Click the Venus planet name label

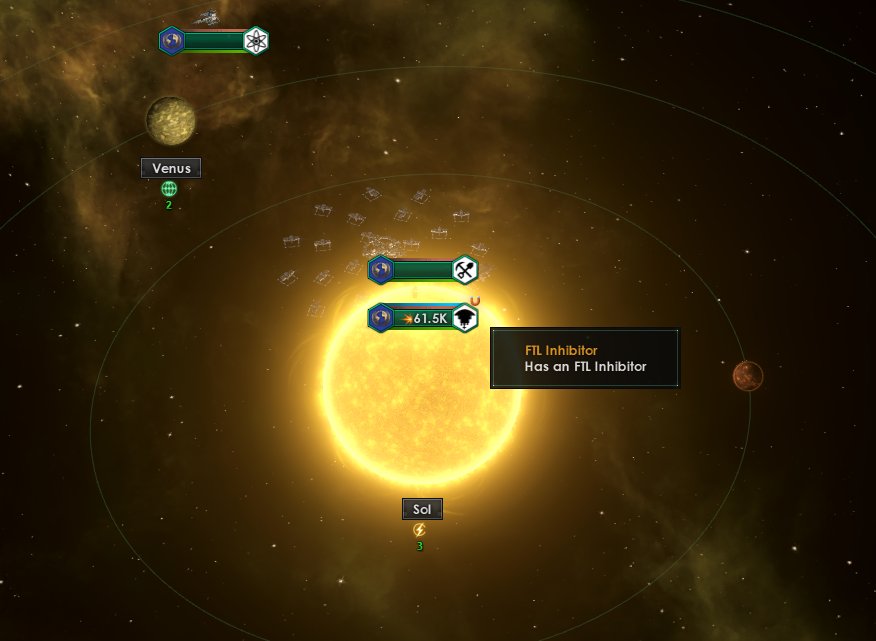point(171,168)
